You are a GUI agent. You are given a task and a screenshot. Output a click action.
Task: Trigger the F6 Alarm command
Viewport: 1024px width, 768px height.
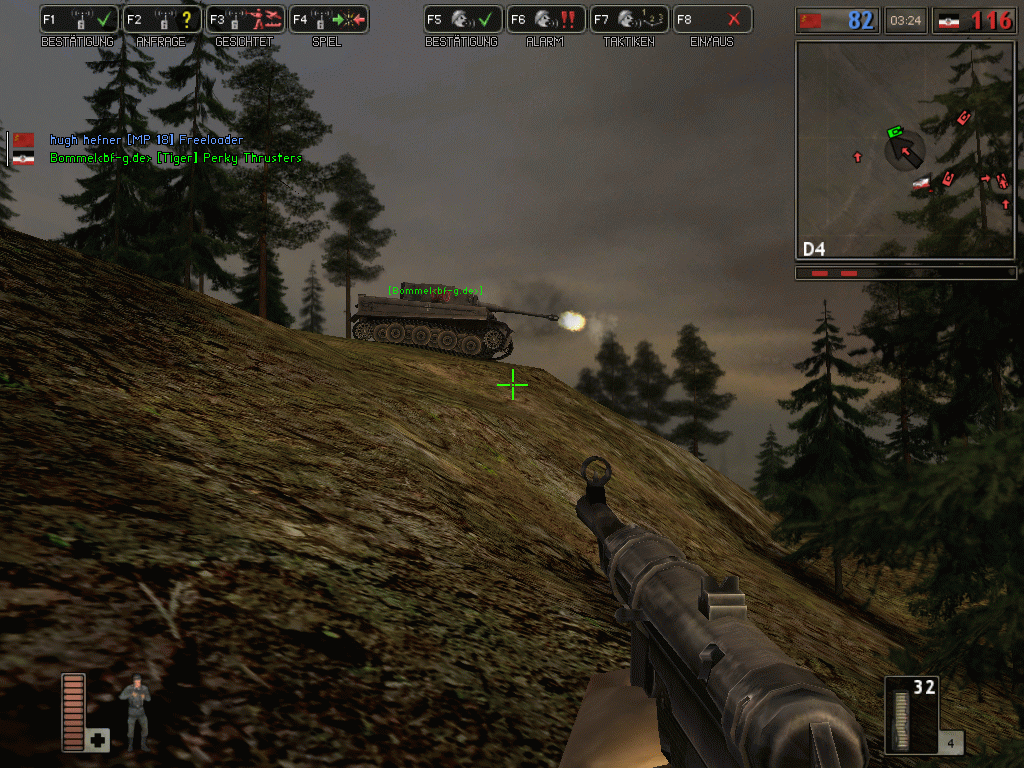(544, 19)
